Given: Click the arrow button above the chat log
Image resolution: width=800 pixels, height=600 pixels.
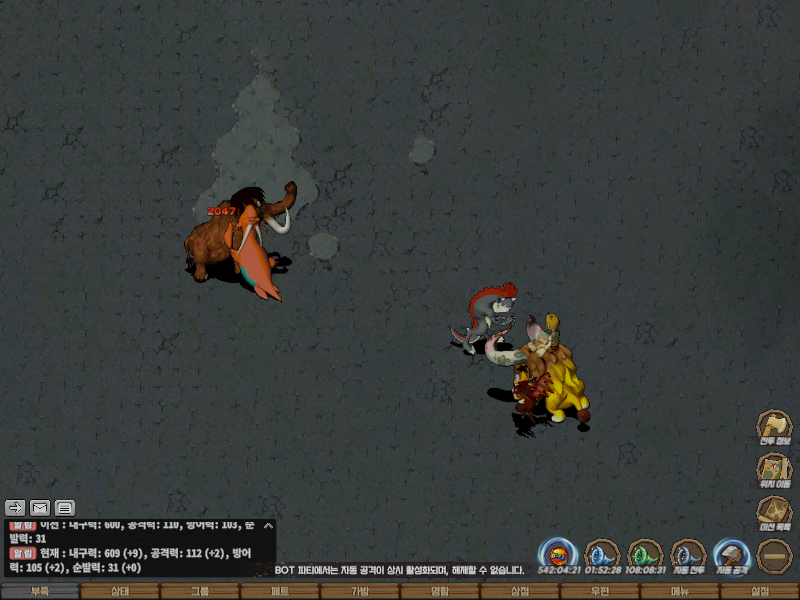Looking at the screenshot, I should click(15, 507).
